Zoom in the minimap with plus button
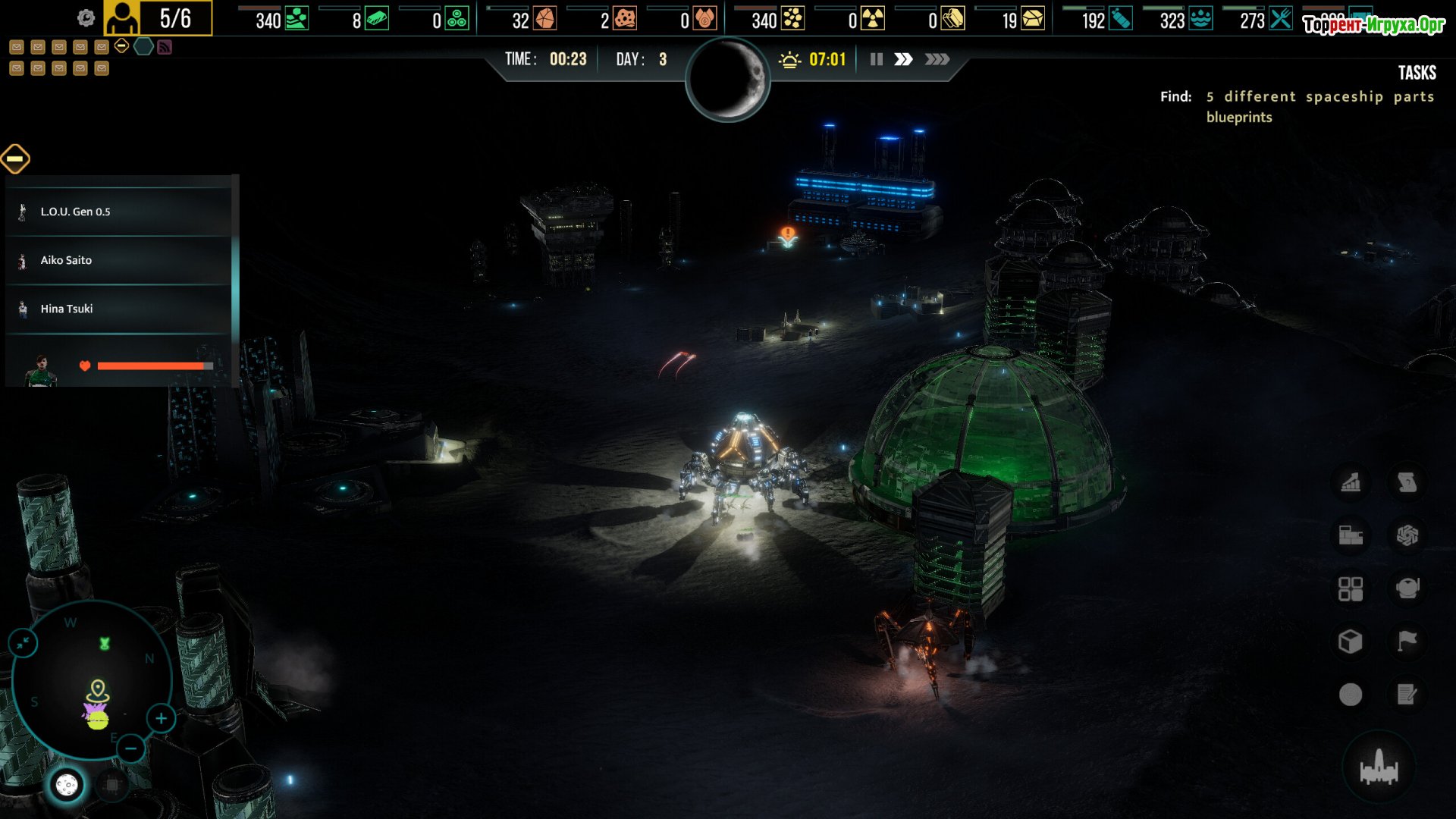Image resolution: width=1456 pixels, height=819 pixels. (x=161, y=718)
